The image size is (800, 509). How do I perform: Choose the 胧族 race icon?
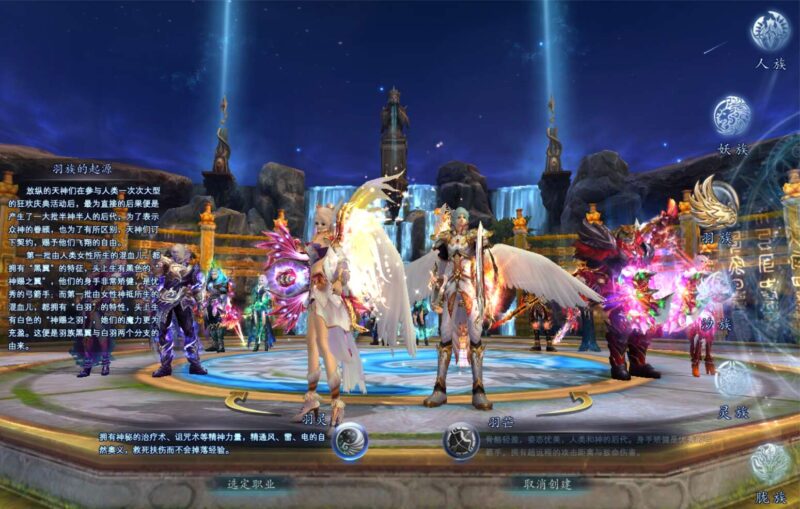771,463
